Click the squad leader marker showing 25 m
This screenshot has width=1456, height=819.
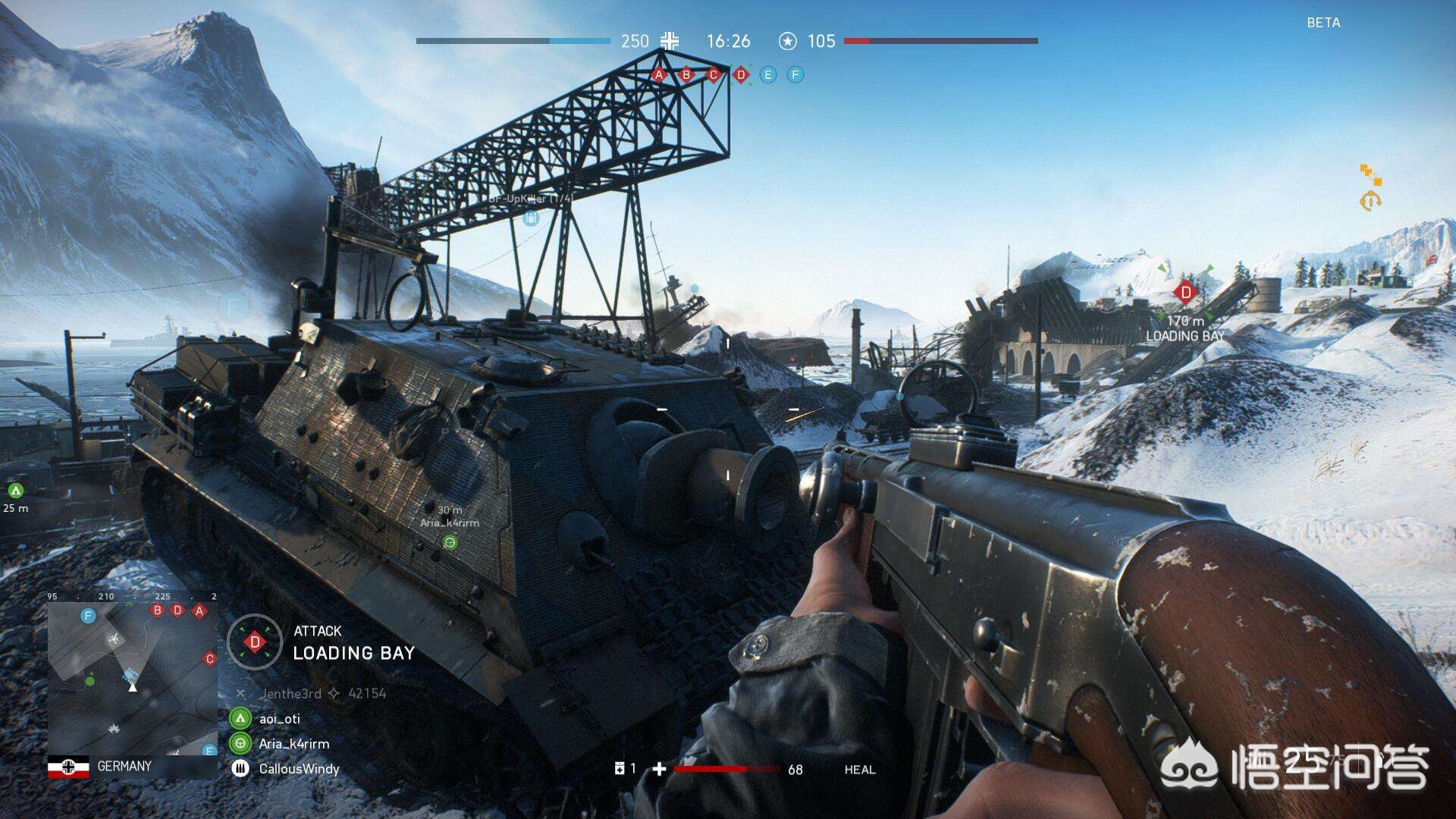pos(15,491)
